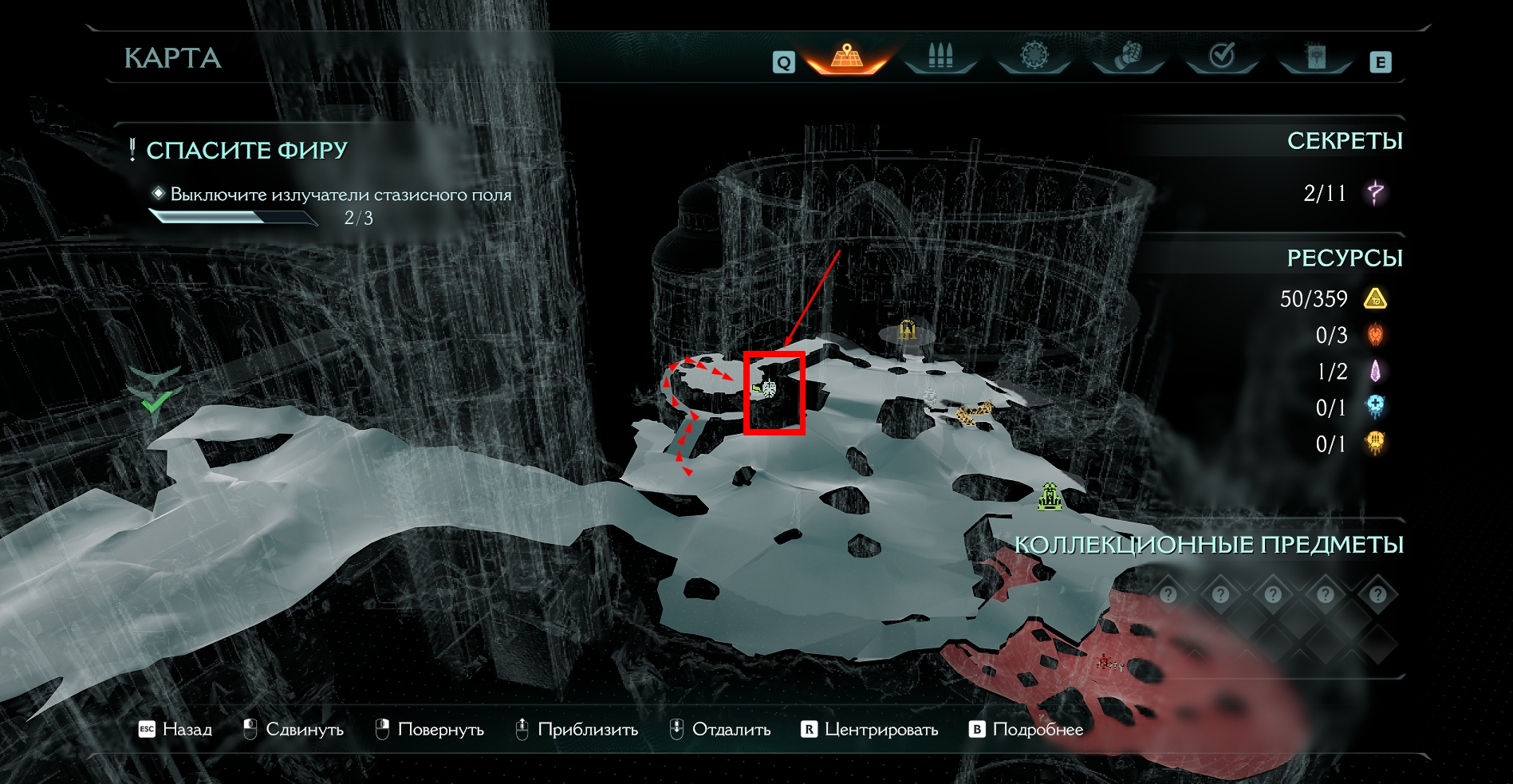Click the green objective chevron marker

pos(155,389)
